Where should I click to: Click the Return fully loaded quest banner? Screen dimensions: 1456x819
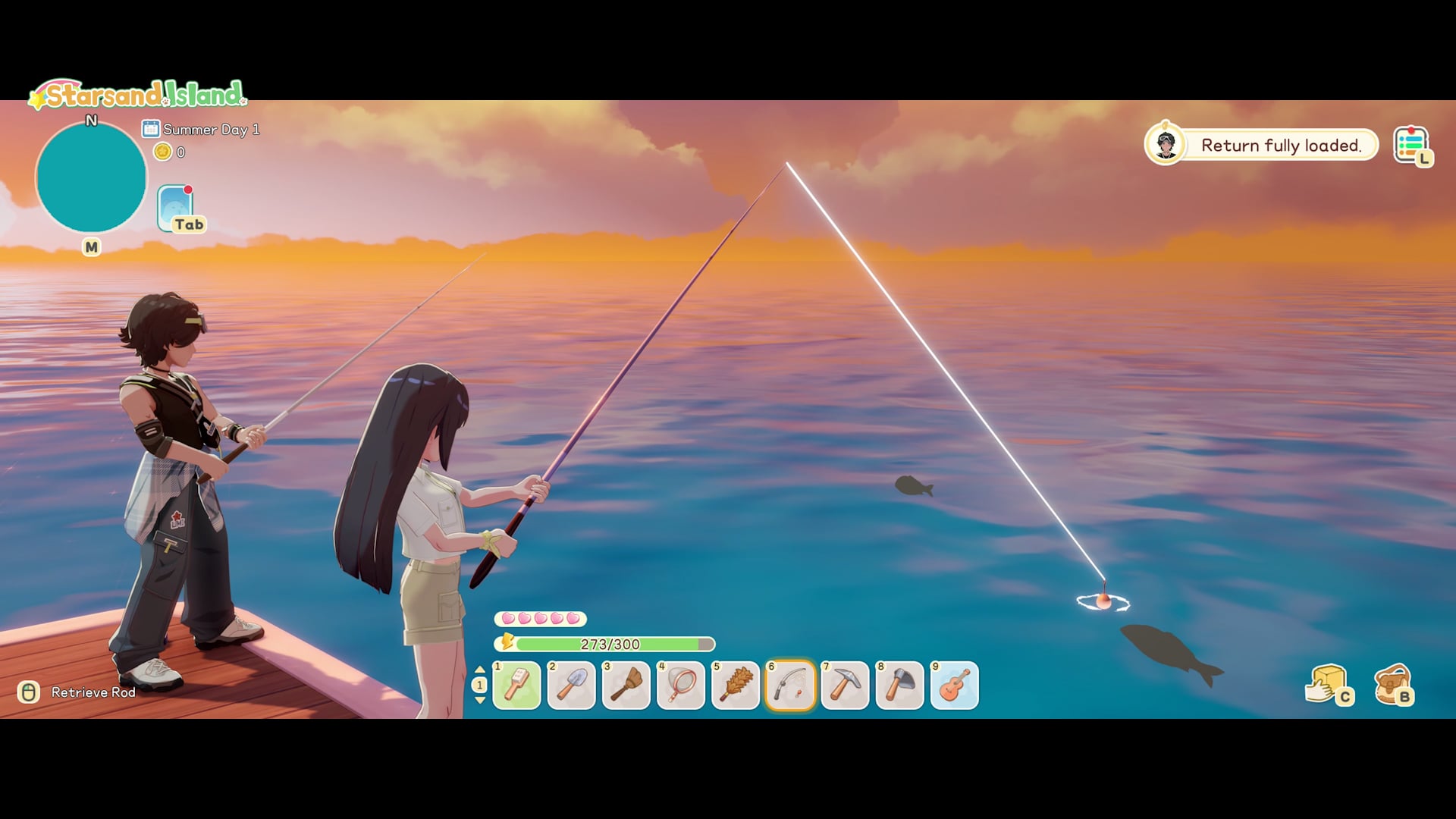pyautogui.click(x=1282, y=146)
